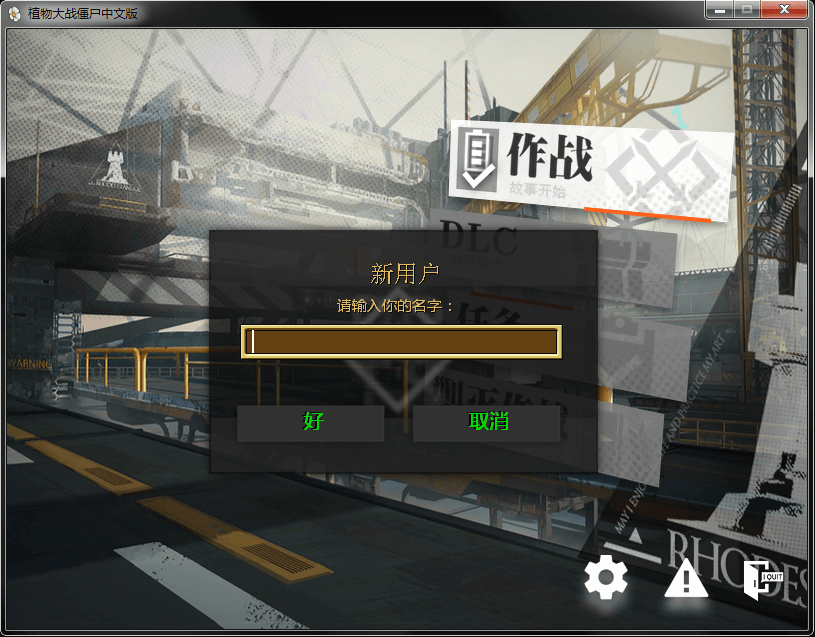This screenshot has width=815, height=637.
Task: Close the game window
Action: click(x=784, y=9)
